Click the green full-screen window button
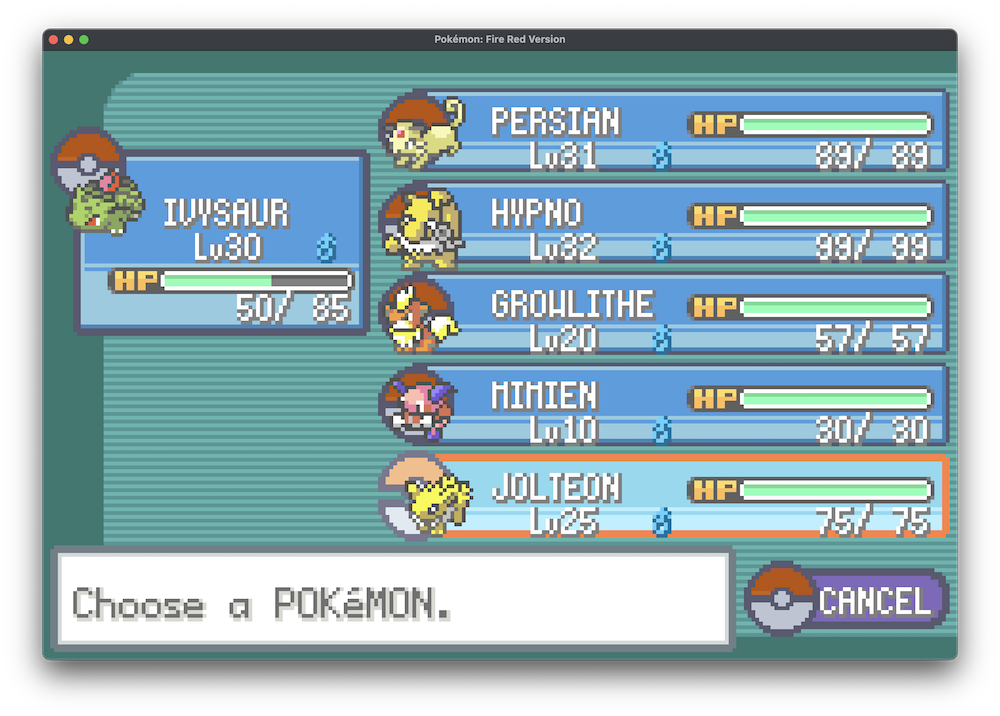1000x716 pixels. [84, 39]
